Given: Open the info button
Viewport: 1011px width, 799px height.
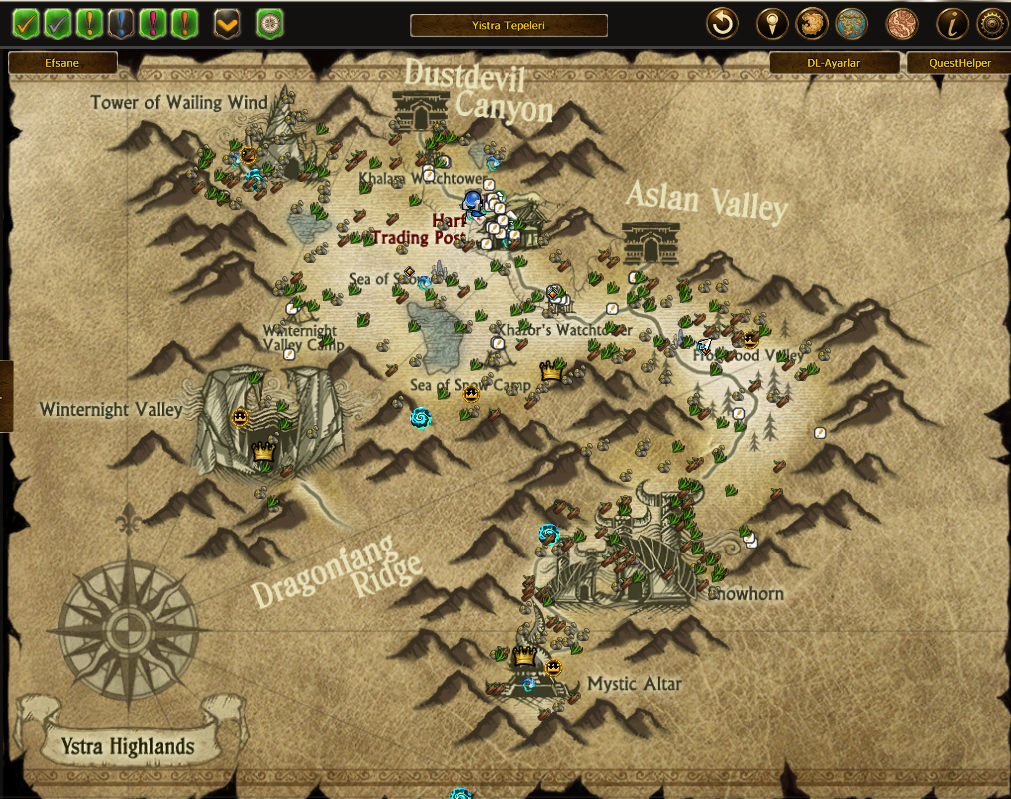Looking at the screenshot, I should [952, 23].
